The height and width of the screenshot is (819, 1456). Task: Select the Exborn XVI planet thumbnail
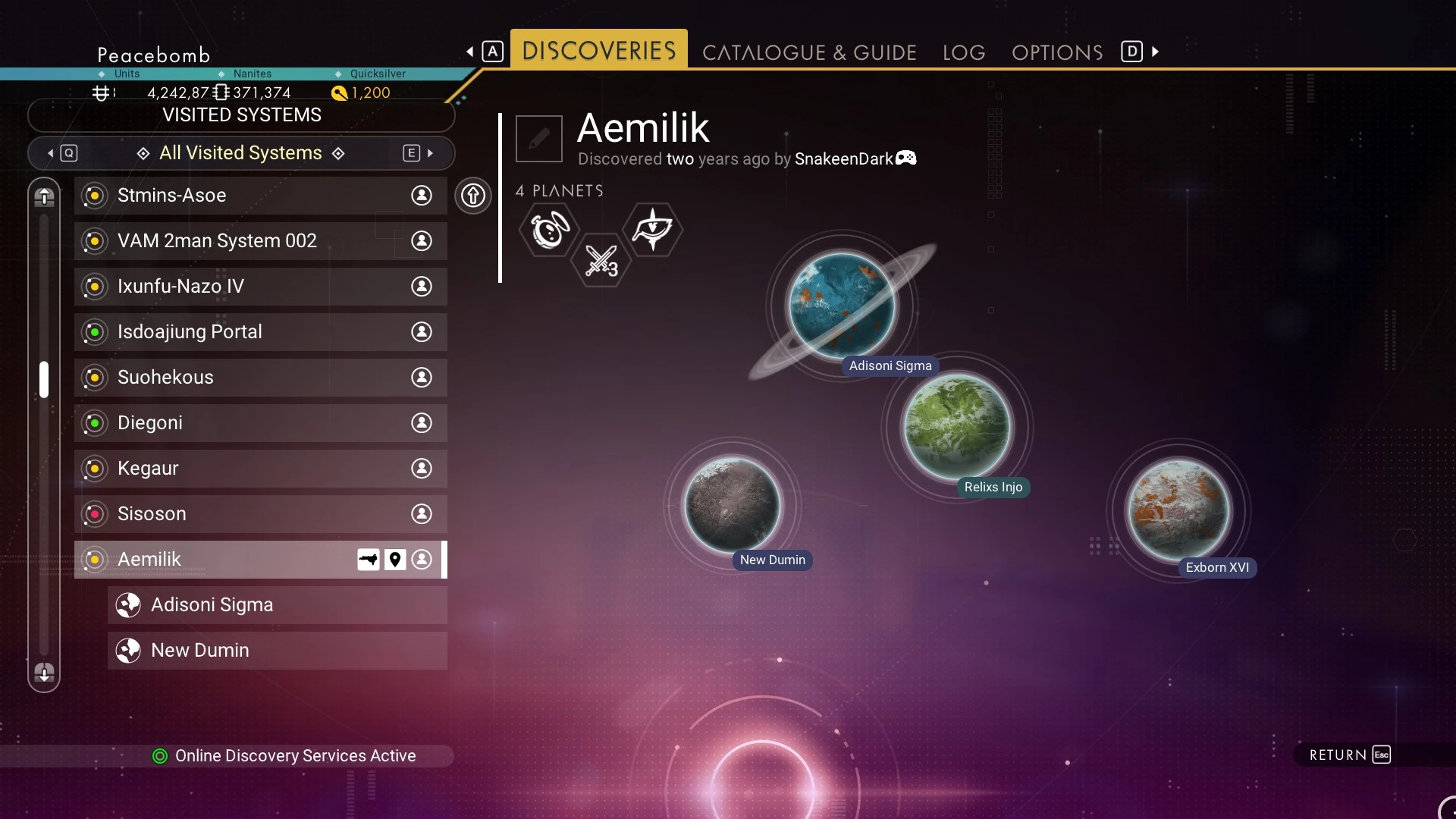1178,510
